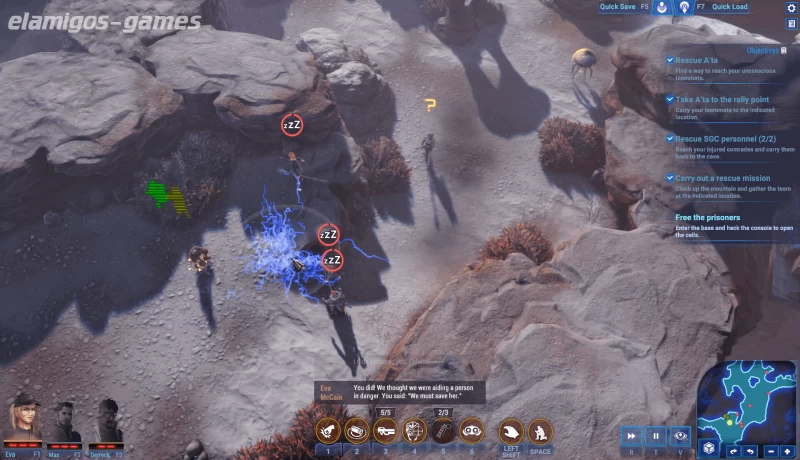800x460 pixels.
Task: Activate the goggles ability in slot 6
Action: pos(471,431)
